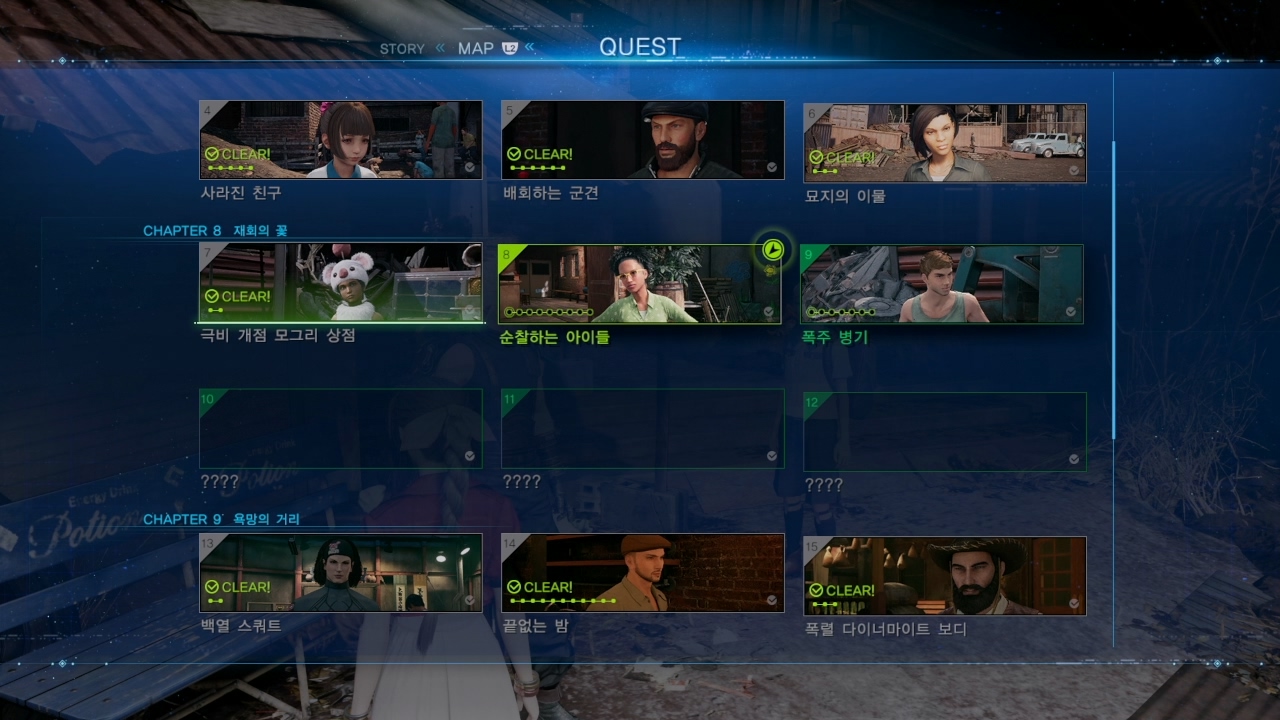Select locked quest slot number 12
The height and width of the screenshot is (720, 1280).
tap(944, 432)
